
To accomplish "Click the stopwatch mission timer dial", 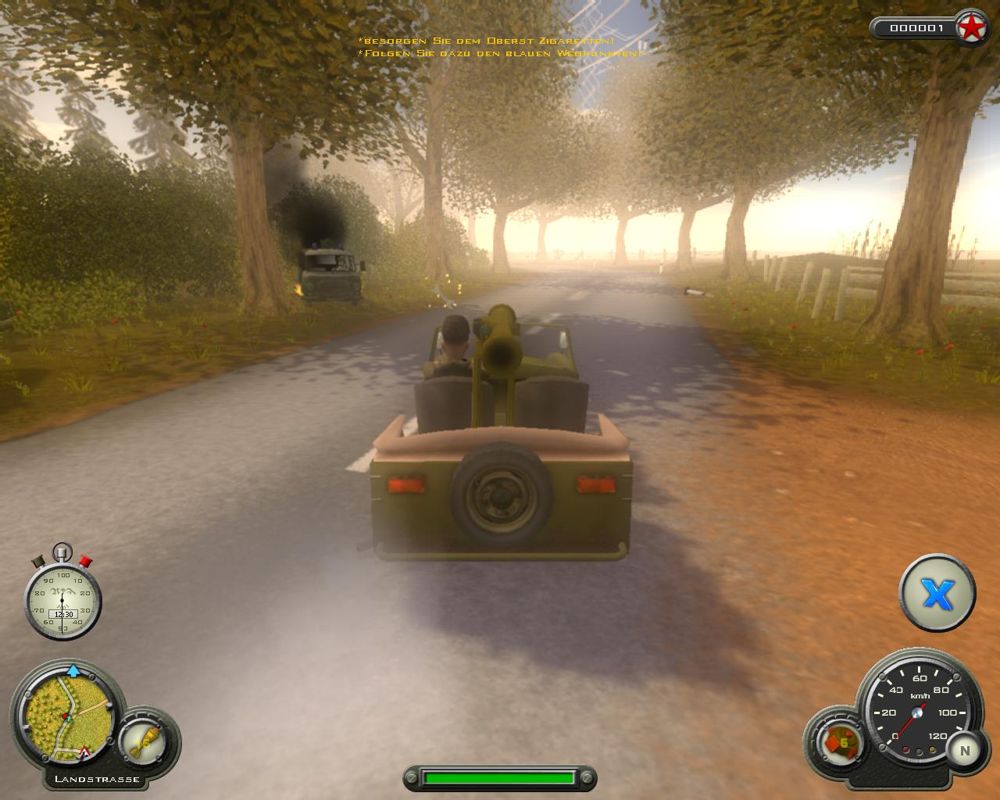I will click(x=62, y=600).
